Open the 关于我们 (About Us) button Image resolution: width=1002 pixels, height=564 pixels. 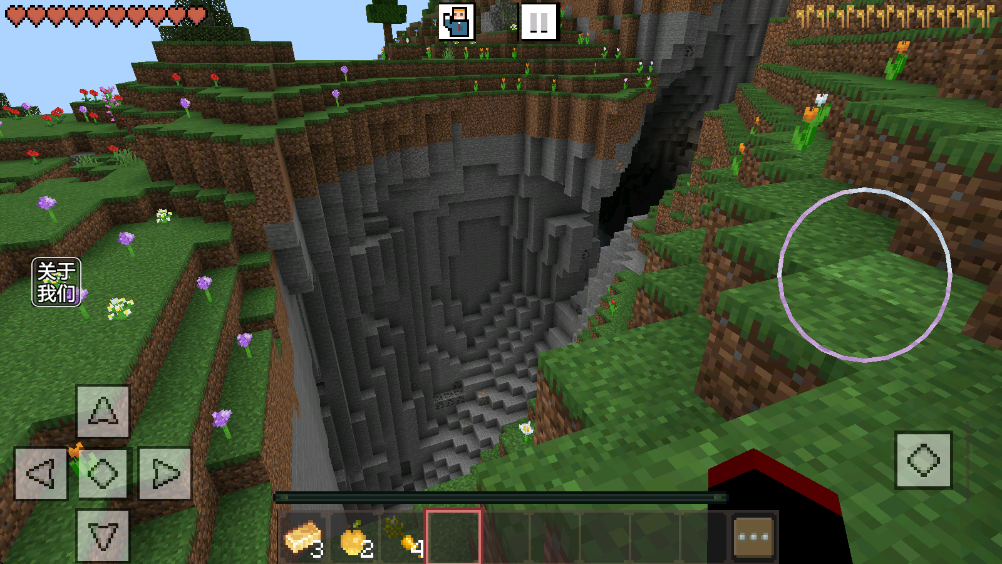56,282
